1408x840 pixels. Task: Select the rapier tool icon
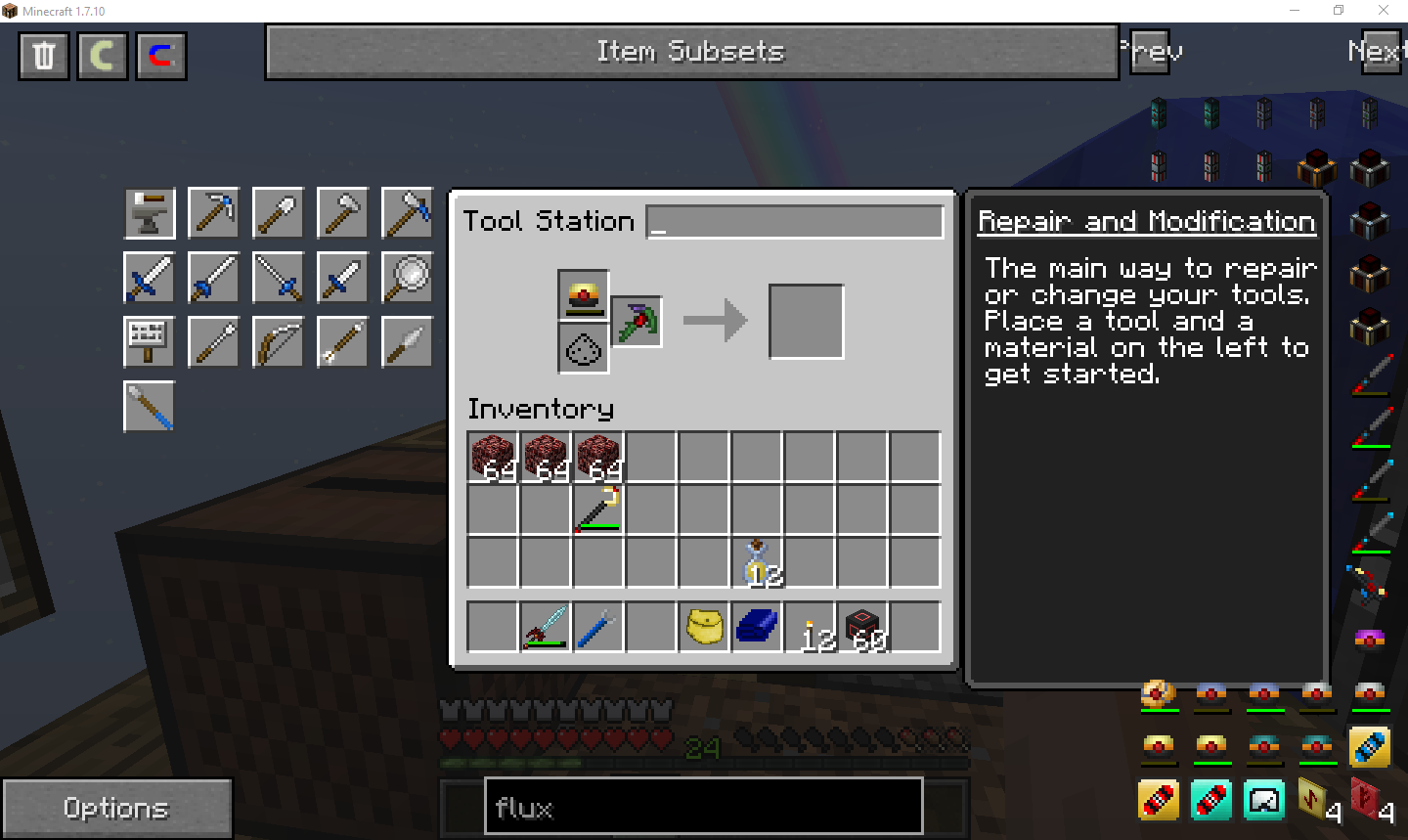(278, 277)
